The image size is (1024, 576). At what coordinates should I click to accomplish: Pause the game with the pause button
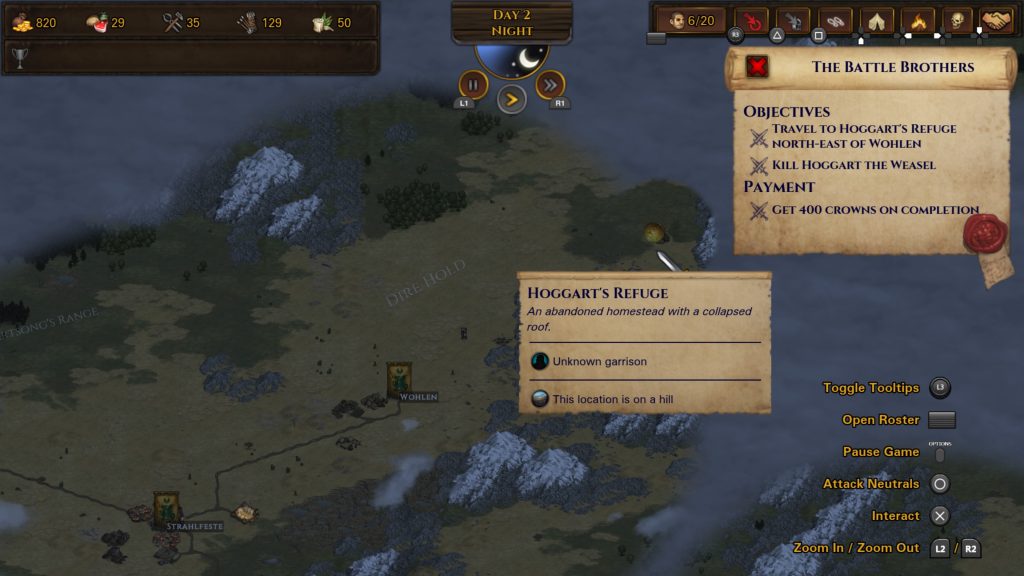click(473, 84)
